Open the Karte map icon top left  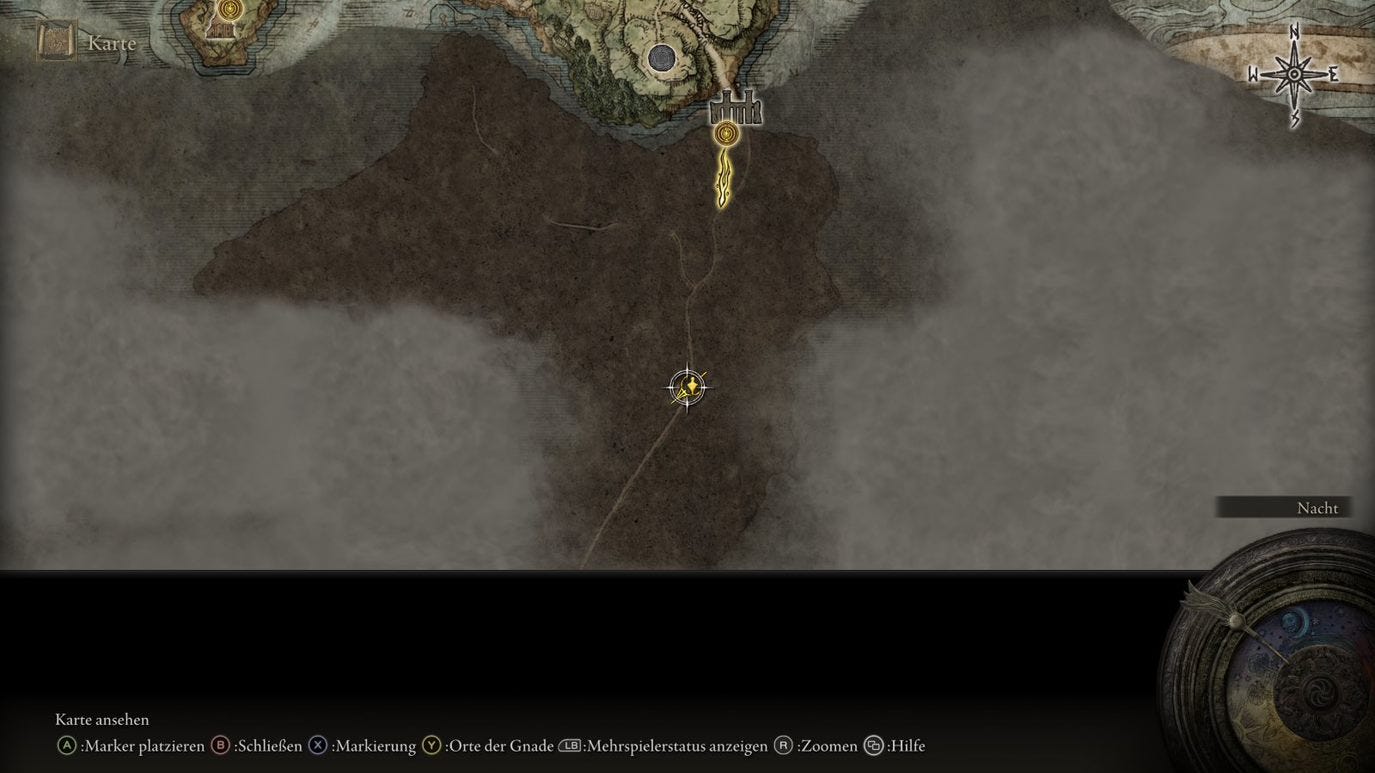(x=55, y=41)
